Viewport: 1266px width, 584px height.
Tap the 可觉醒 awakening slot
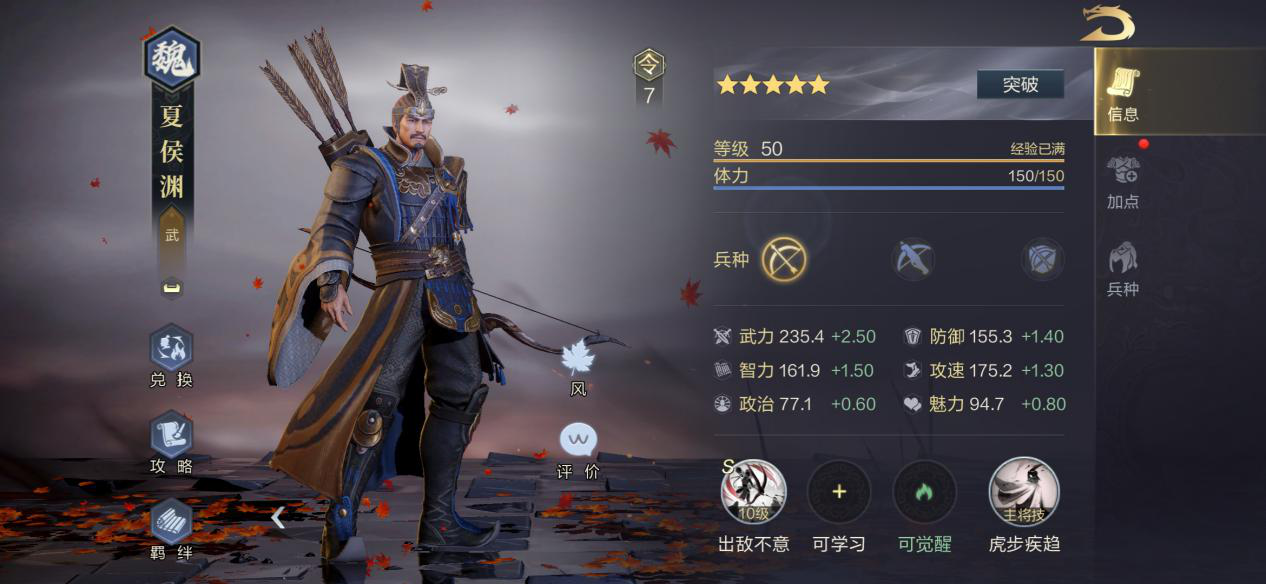tap(924, 492)
